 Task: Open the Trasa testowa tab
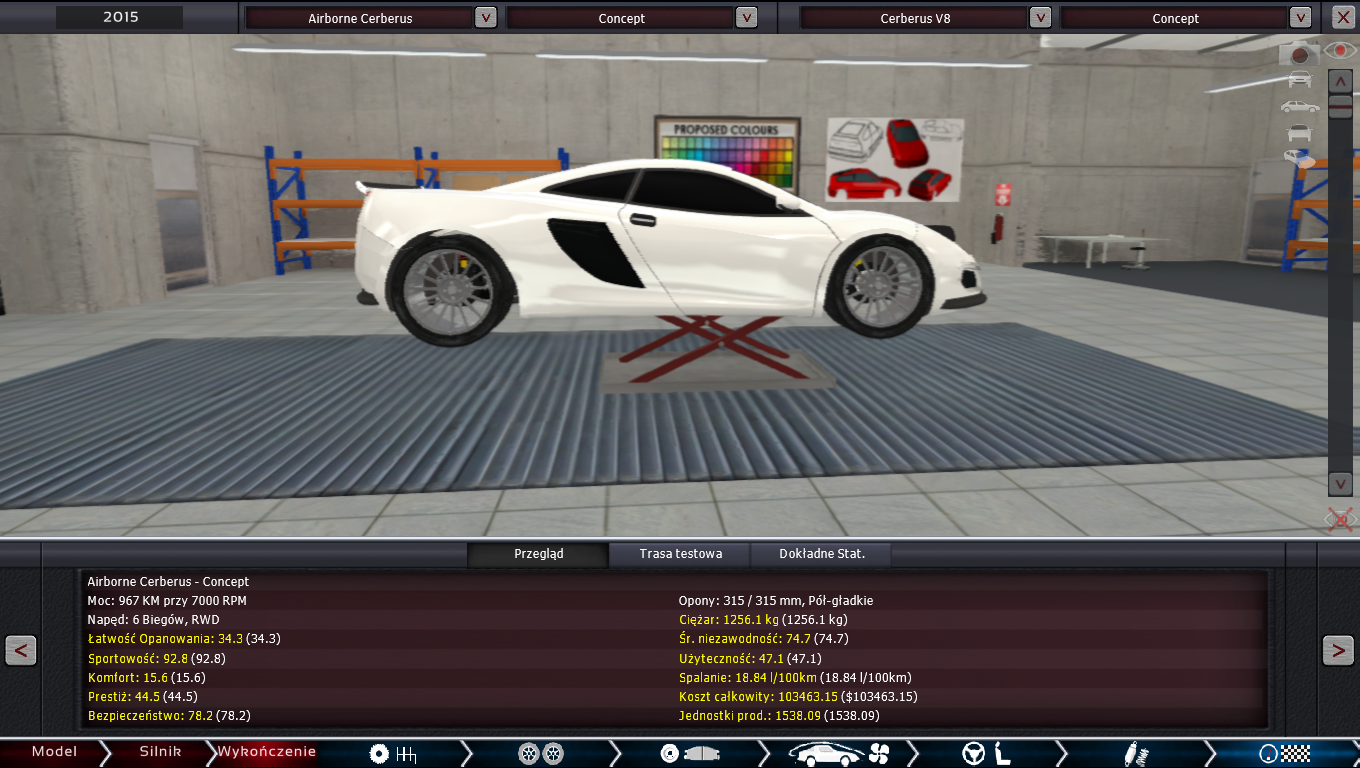point(680,554)
